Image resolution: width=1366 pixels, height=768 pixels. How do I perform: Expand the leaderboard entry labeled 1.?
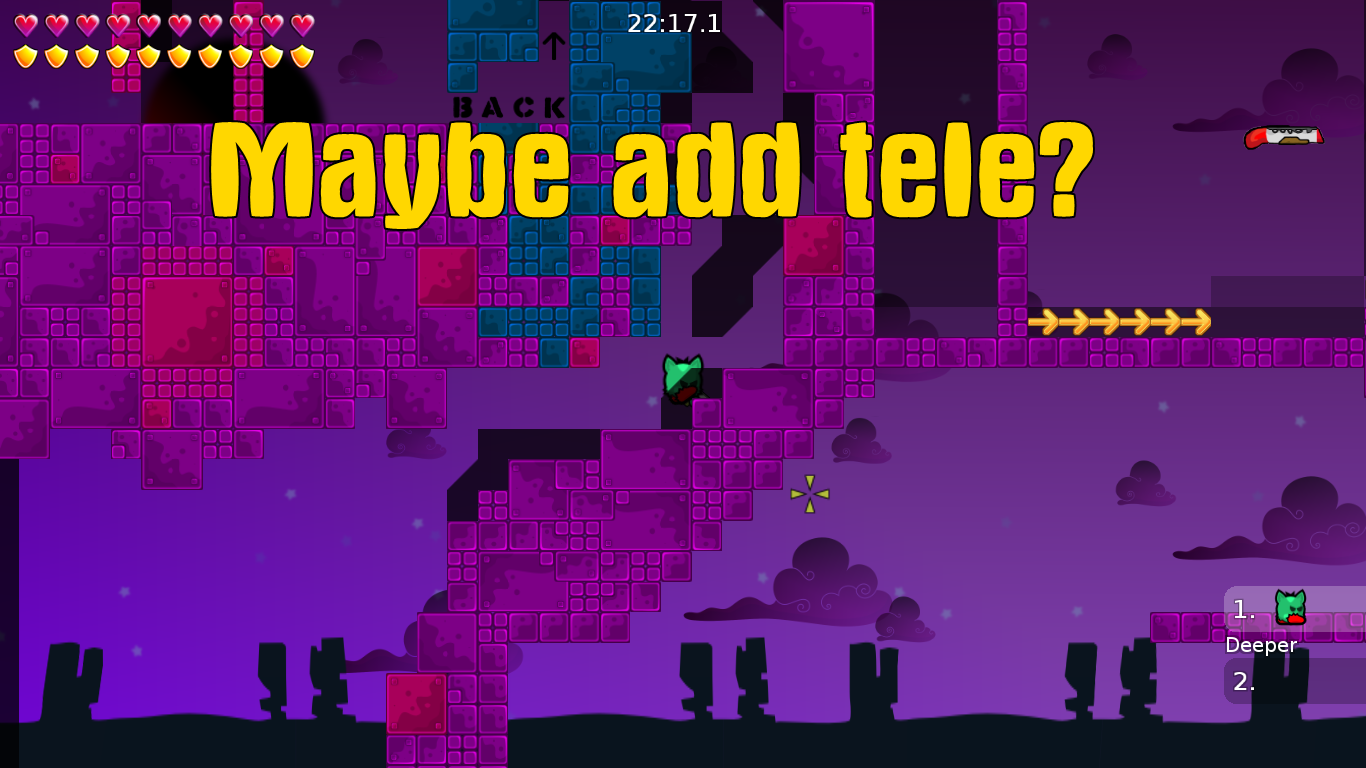click(1243, 608)
